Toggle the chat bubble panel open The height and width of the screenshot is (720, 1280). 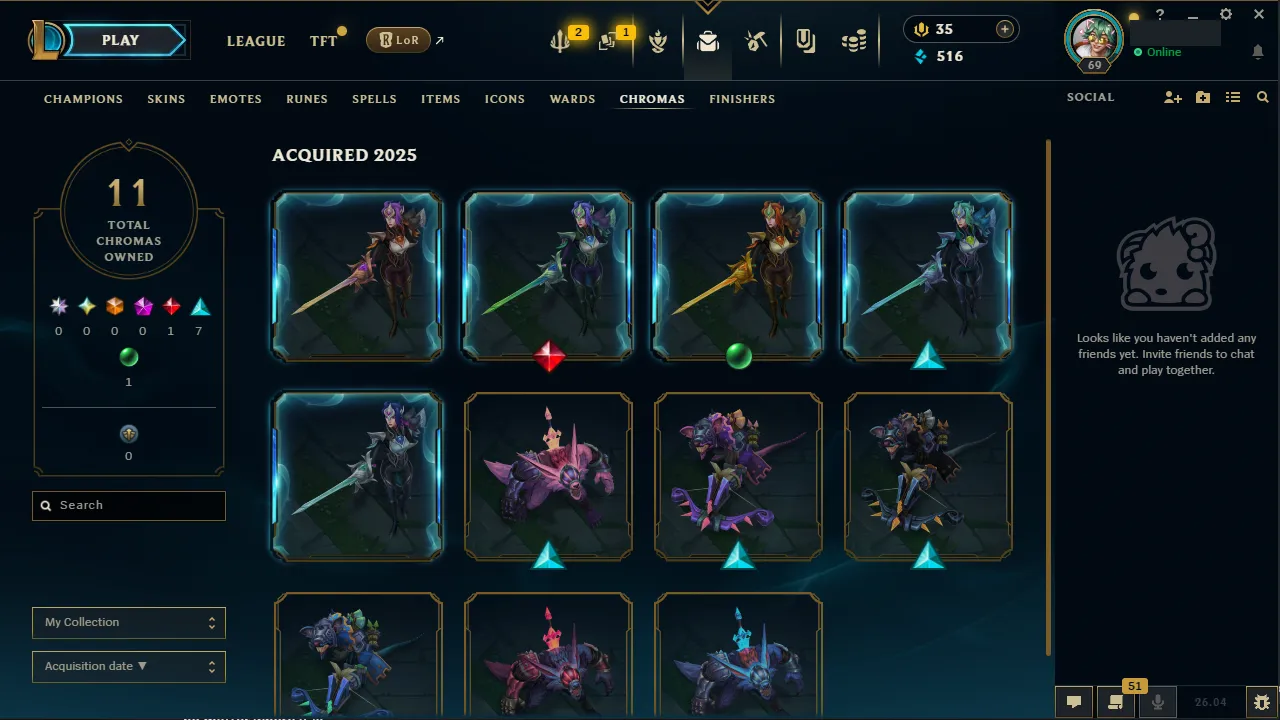click(1074, 701)
